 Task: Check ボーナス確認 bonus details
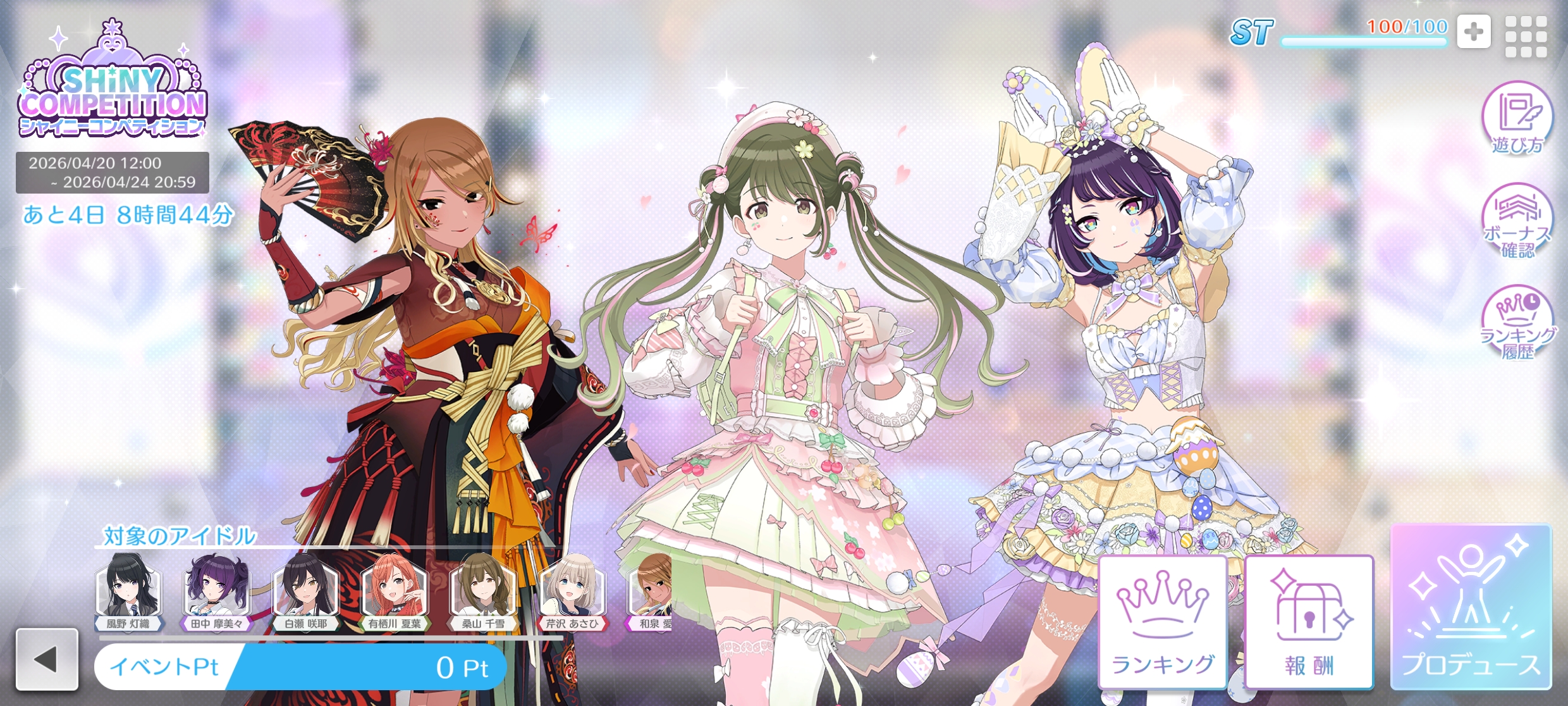click(x=1517, y=221)
